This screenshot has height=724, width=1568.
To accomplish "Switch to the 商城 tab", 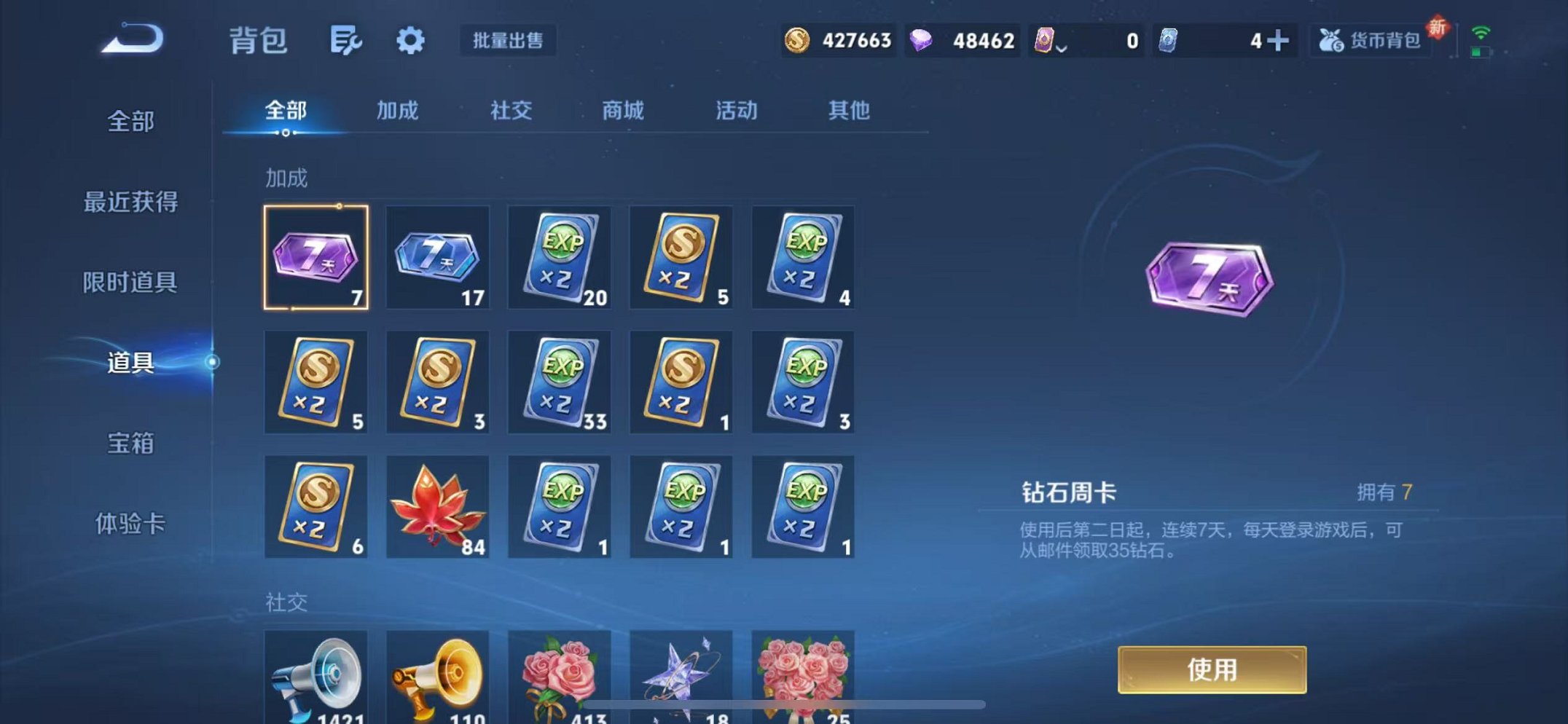I will pyautogui.click(x=623, y=111).
